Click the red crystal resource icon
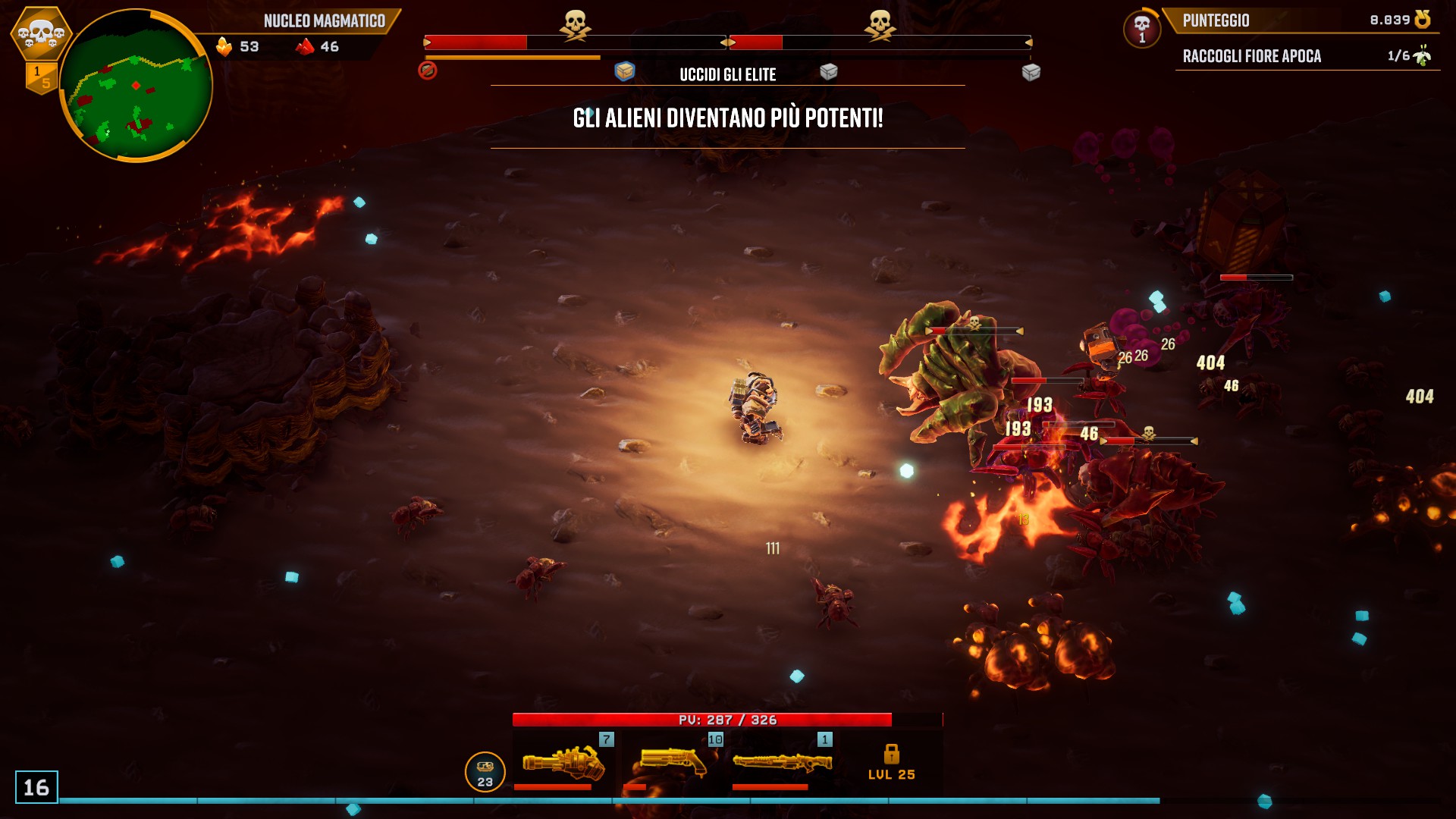1456x819 pixels. [x=305, y=47]
